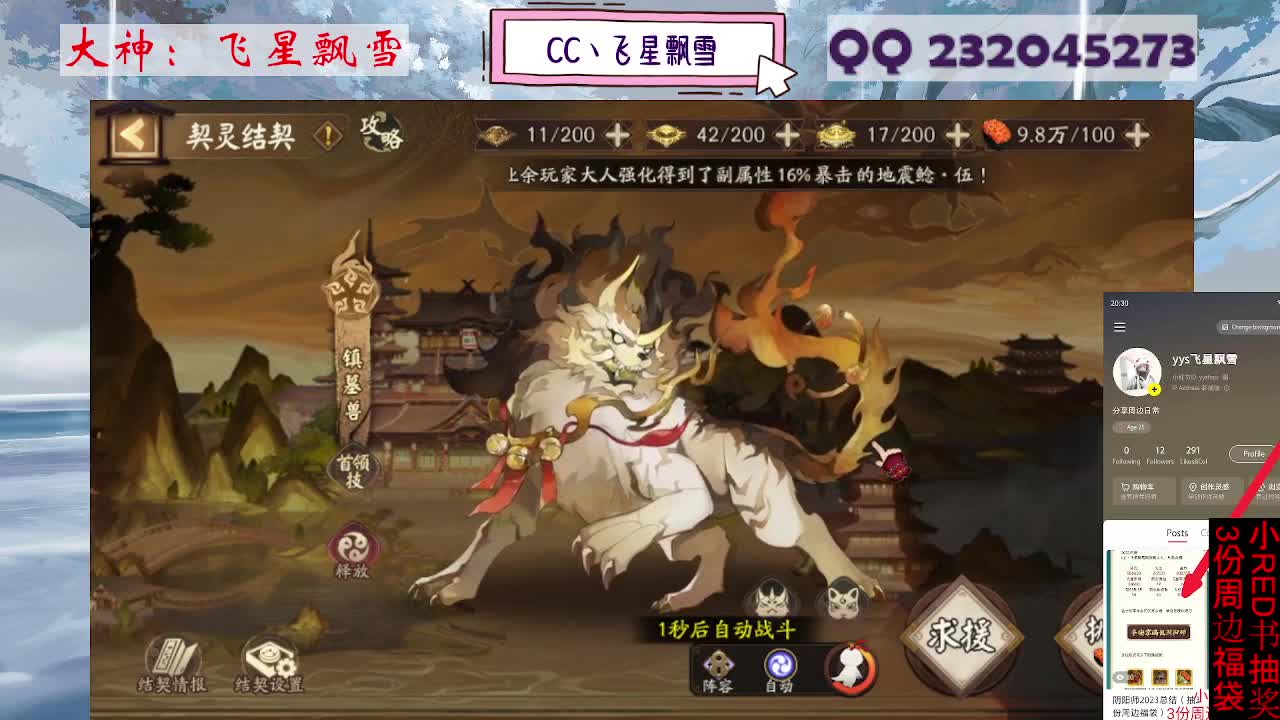This screenshot has height=720, width=1280.
Task: Tap the exclamation mark beside 契灵结契 title
Action: pos(325,132)
